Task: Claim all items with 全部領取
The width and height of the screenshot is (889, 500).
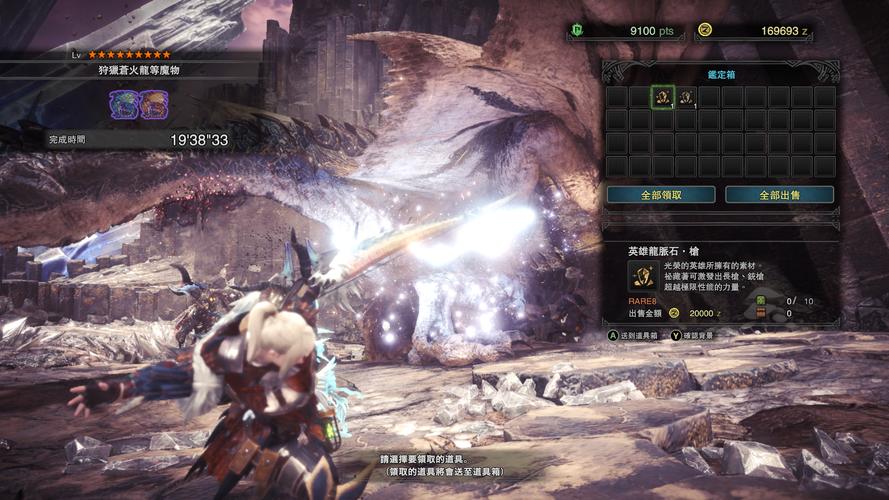Action: 661,194
